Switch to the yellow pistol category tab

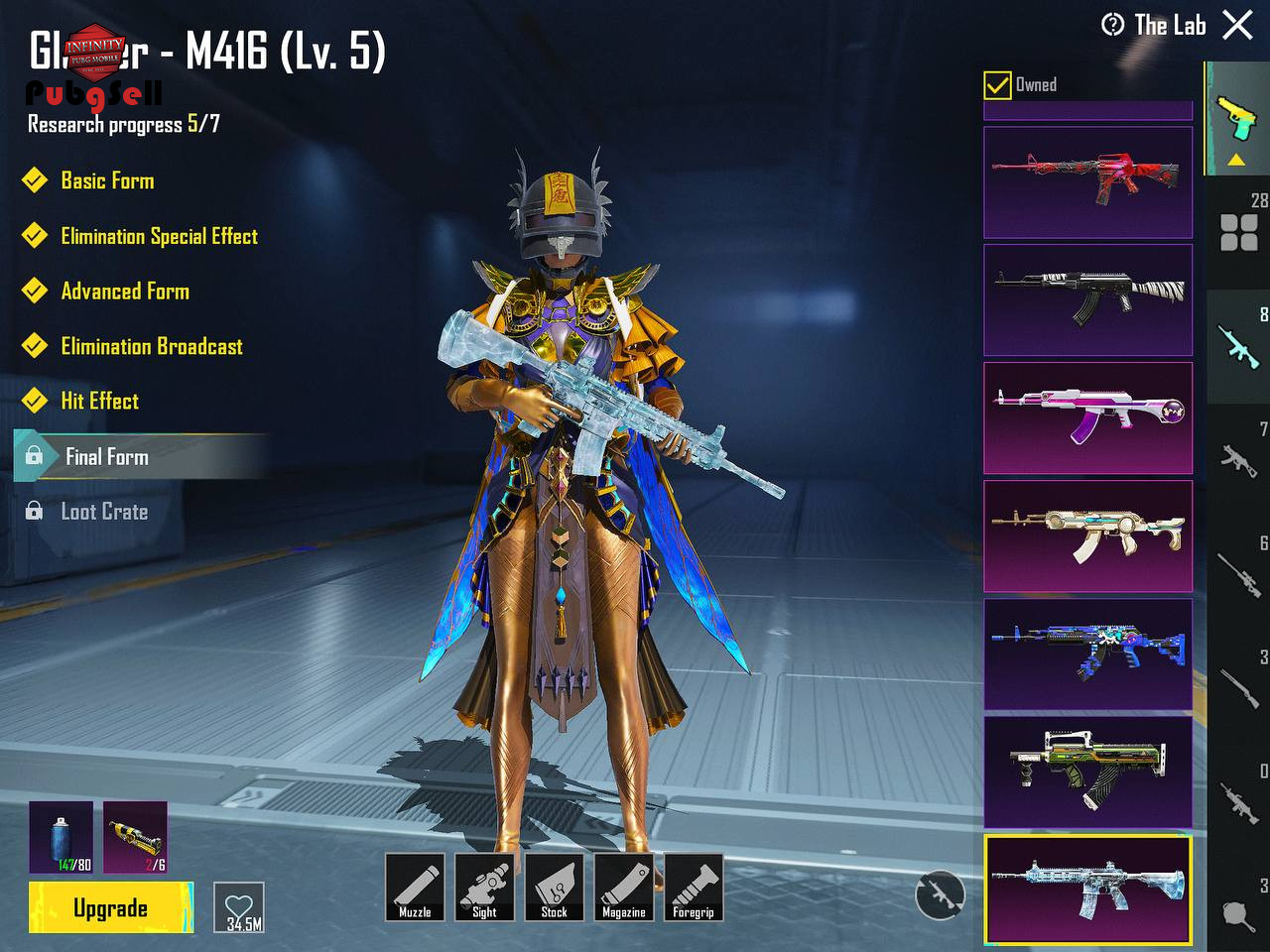(x=1236, y=119)
